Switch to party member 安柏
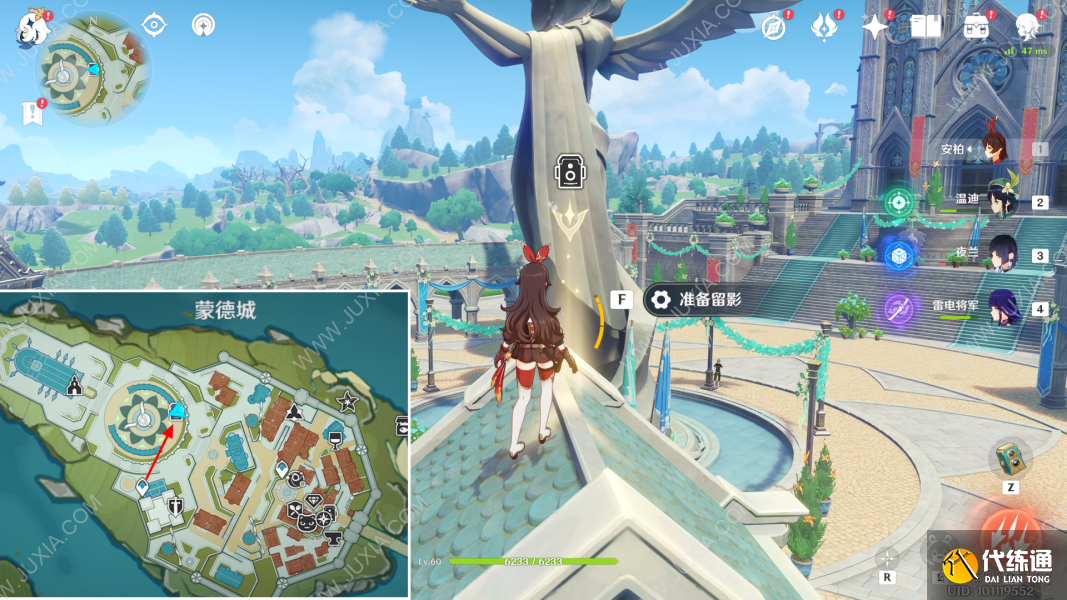 pyautogui.click(x=995, y=150)
